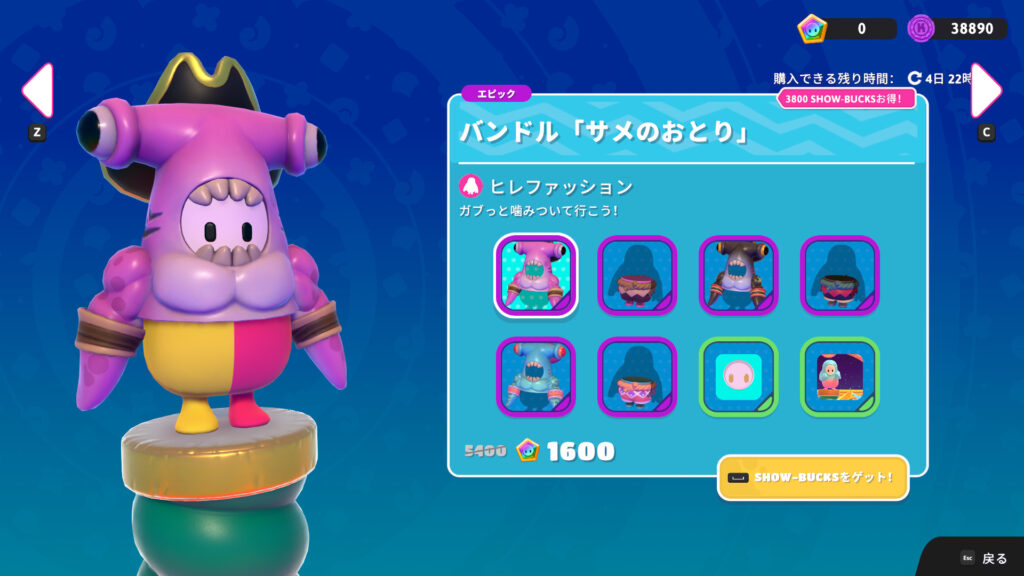Screen dimensions: 1024x576
Task: Go to the next shop bundle
Action: (x=986, y=91)
